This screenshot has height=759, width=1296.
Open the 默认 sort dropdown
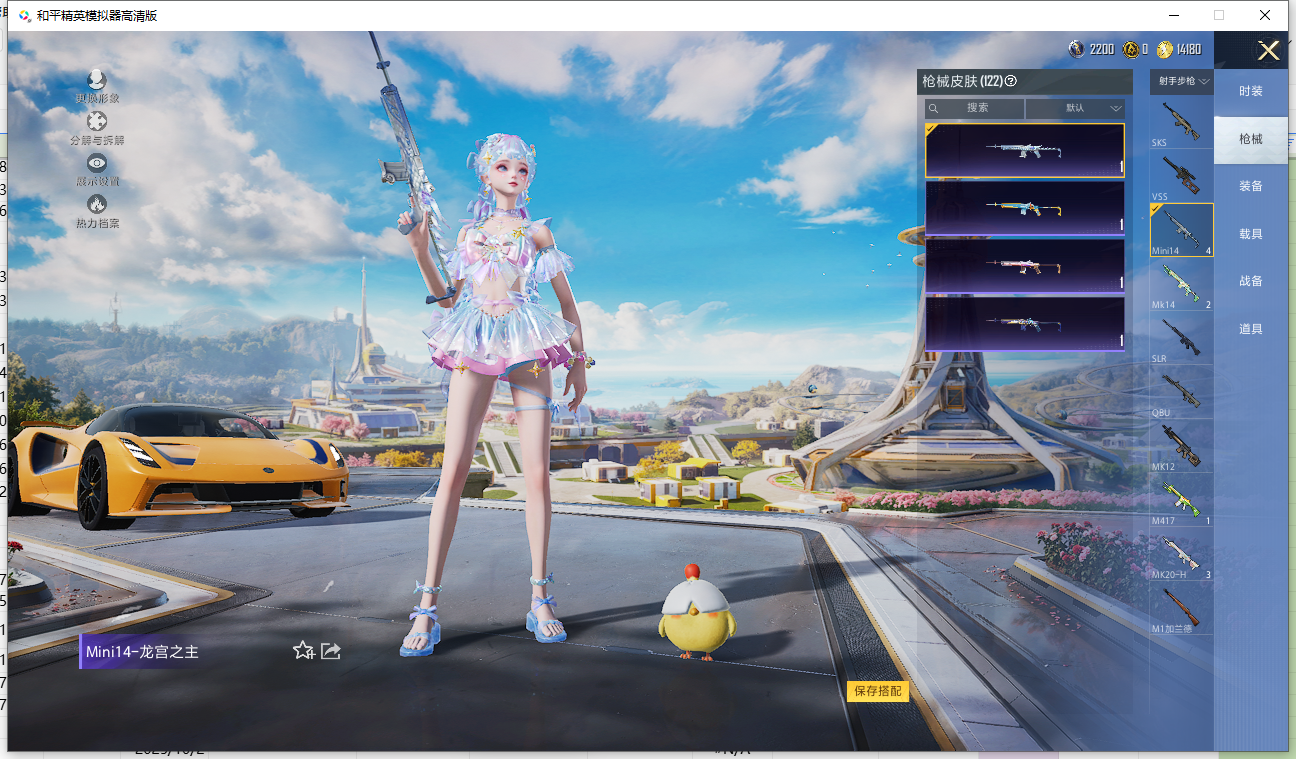coord(1076,108)
